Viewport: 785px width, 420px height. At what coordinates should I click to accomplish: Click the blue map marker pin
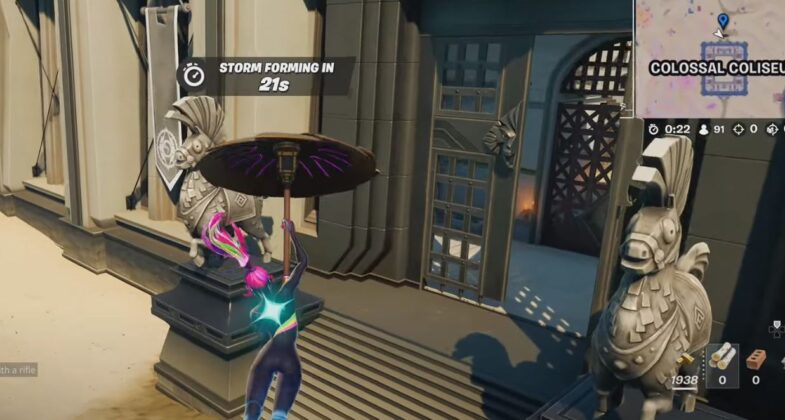coord(722,20)
